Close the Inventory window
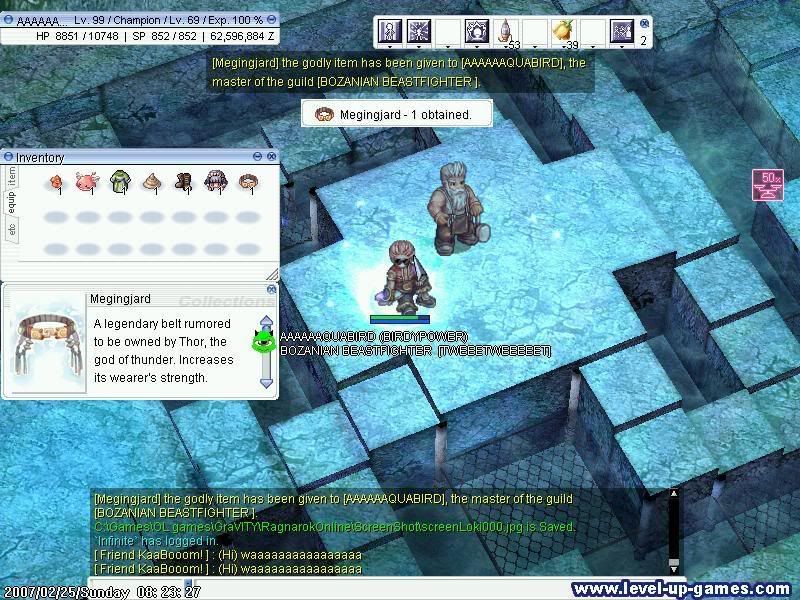 point(271,157)
